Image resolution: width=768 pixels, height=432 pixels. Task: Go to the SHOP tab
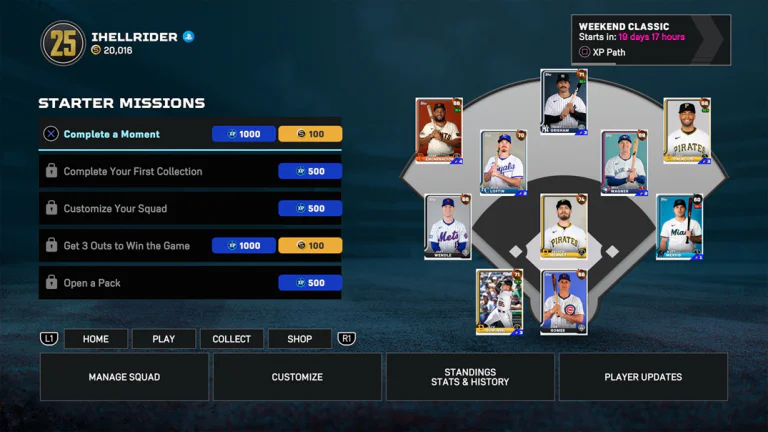[300, 339]
